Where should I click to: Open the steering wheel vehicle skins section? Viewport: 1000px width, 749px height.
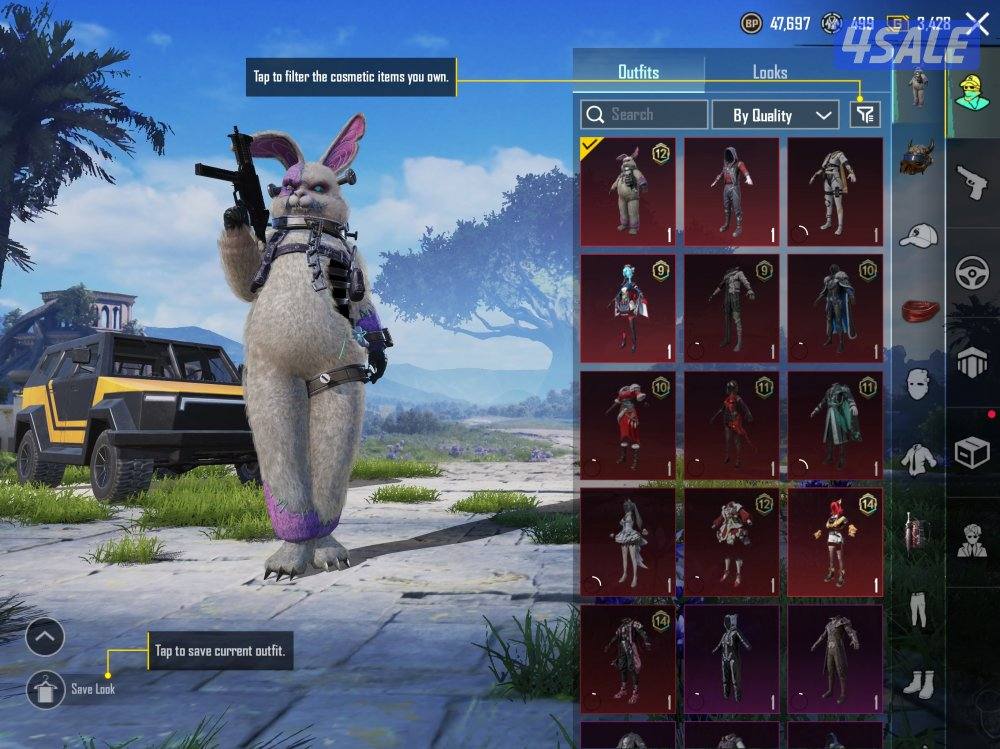(x=971, y=273)
